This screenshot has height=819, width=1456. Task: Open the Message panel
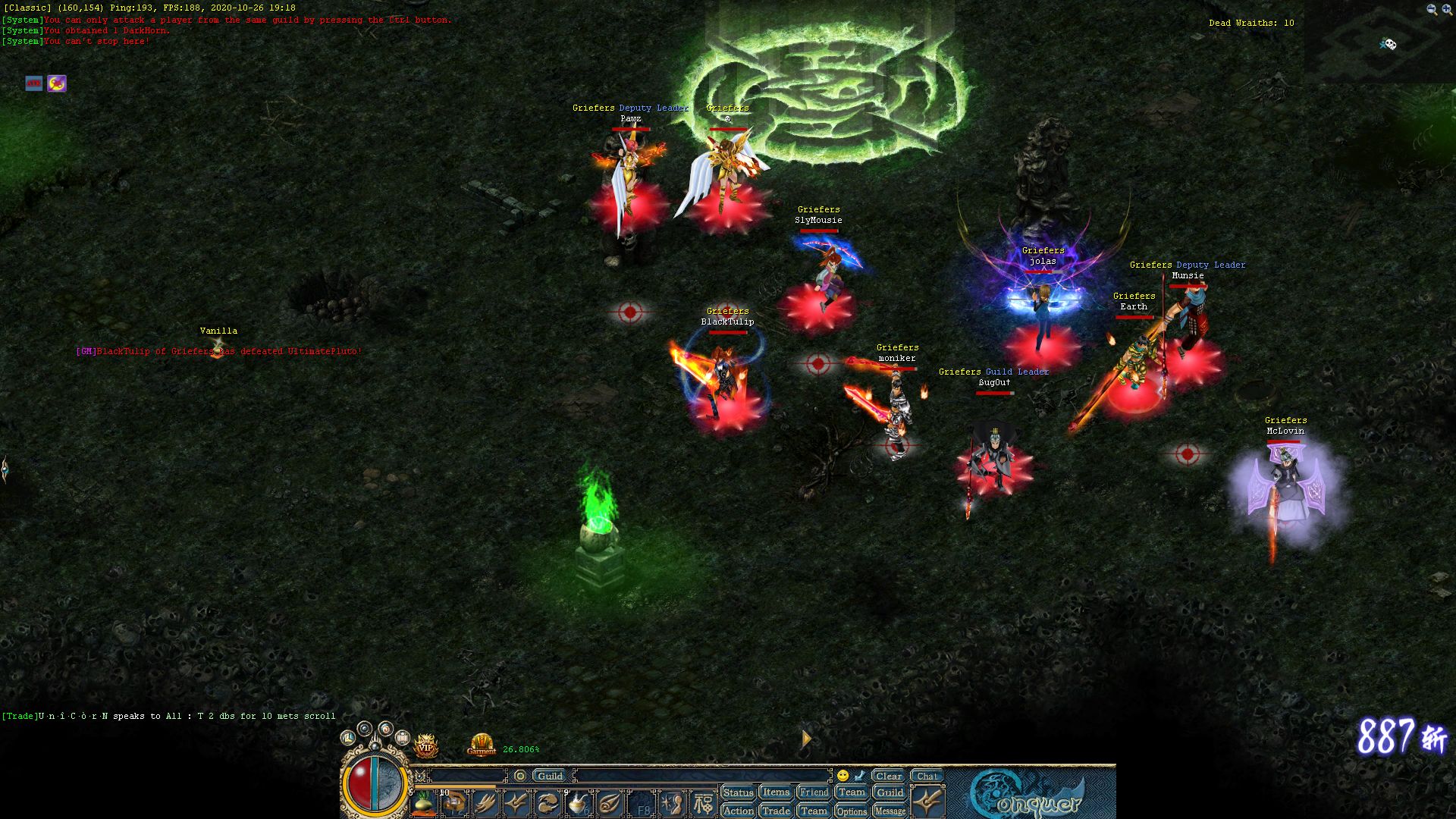pyautogui.click(x=890, y=811)
